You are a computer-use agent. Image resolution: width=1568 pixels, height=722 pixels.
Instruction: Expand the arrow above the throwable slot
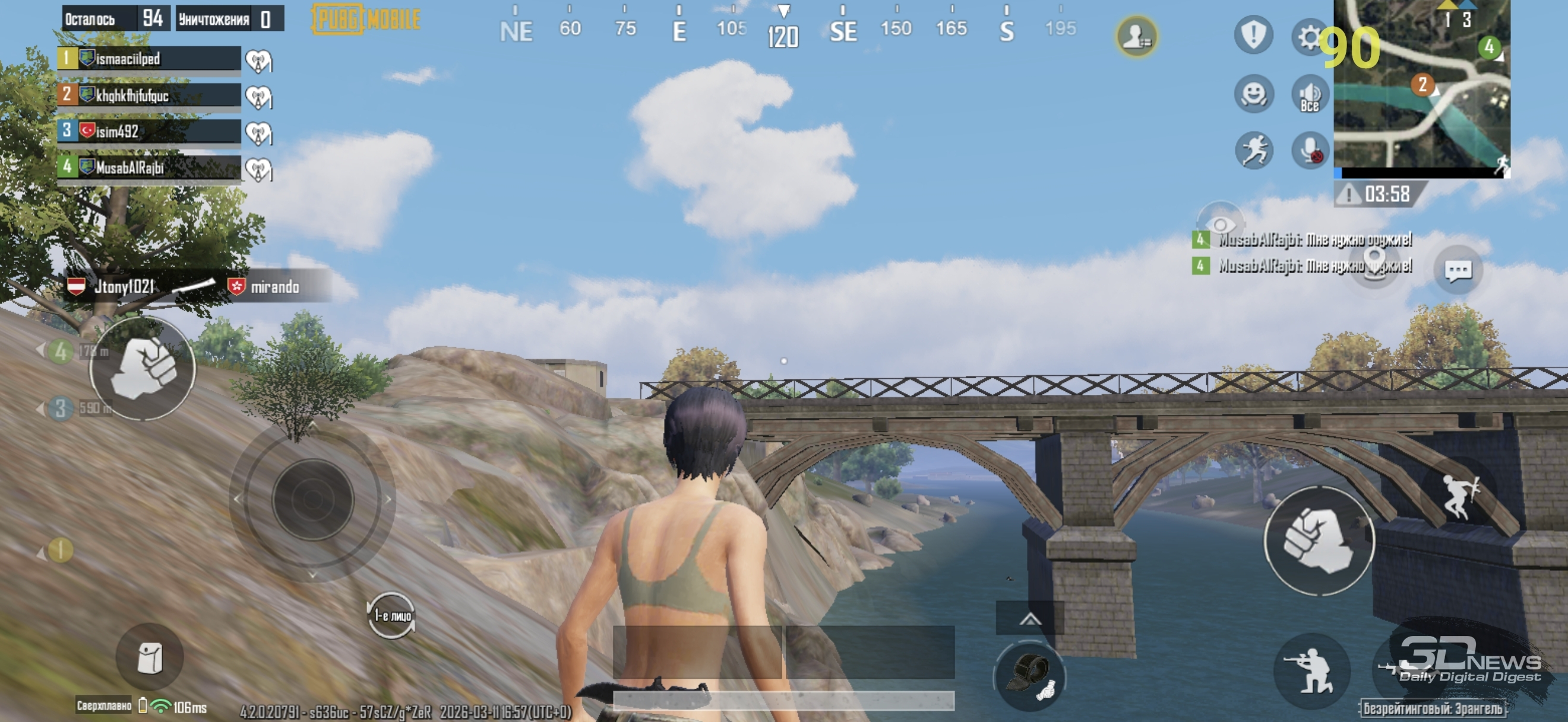pos(1029,619)
